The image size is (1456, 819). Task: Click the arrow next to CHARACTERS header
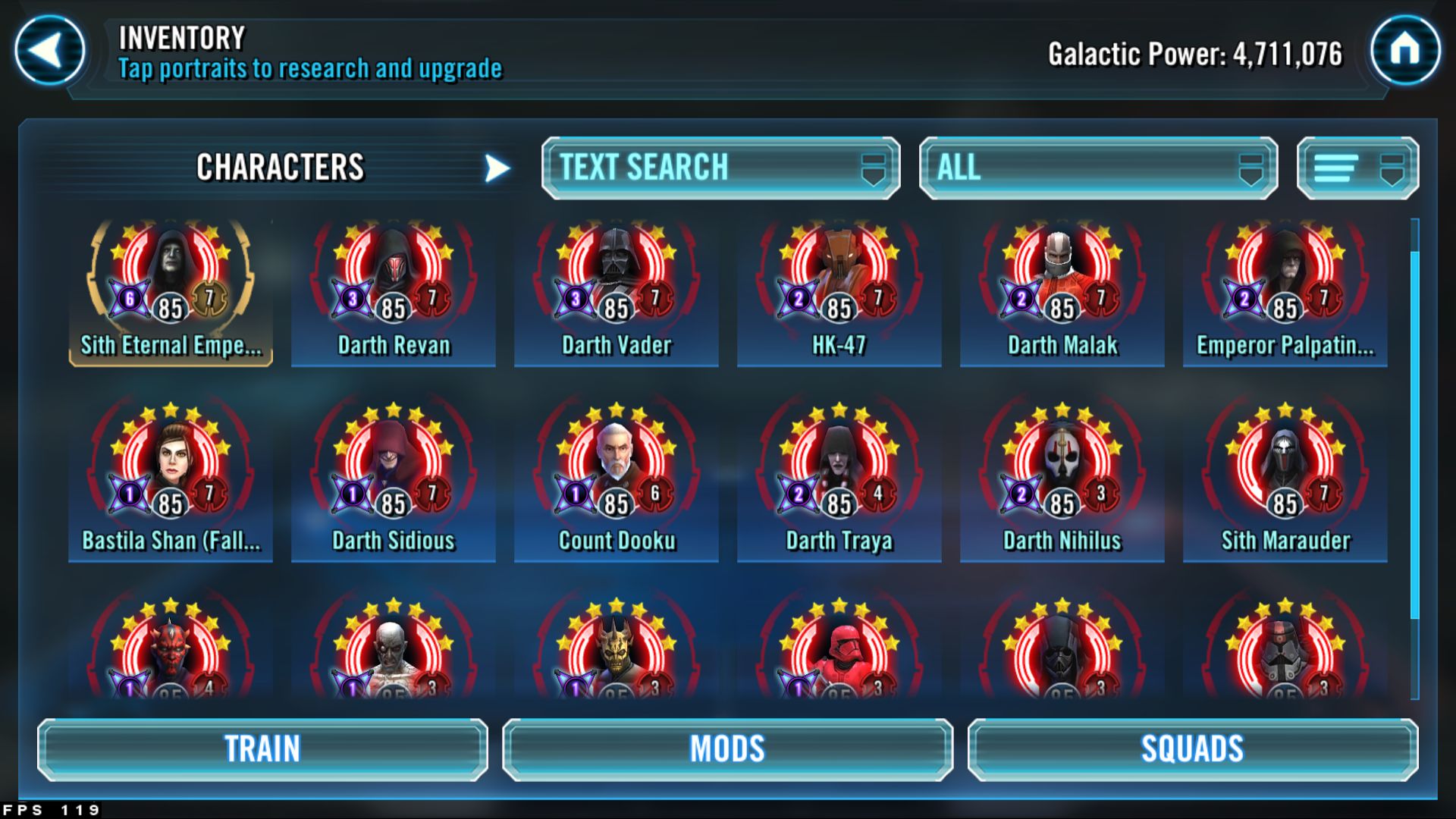pyautogui.click(x=495, y=168)
